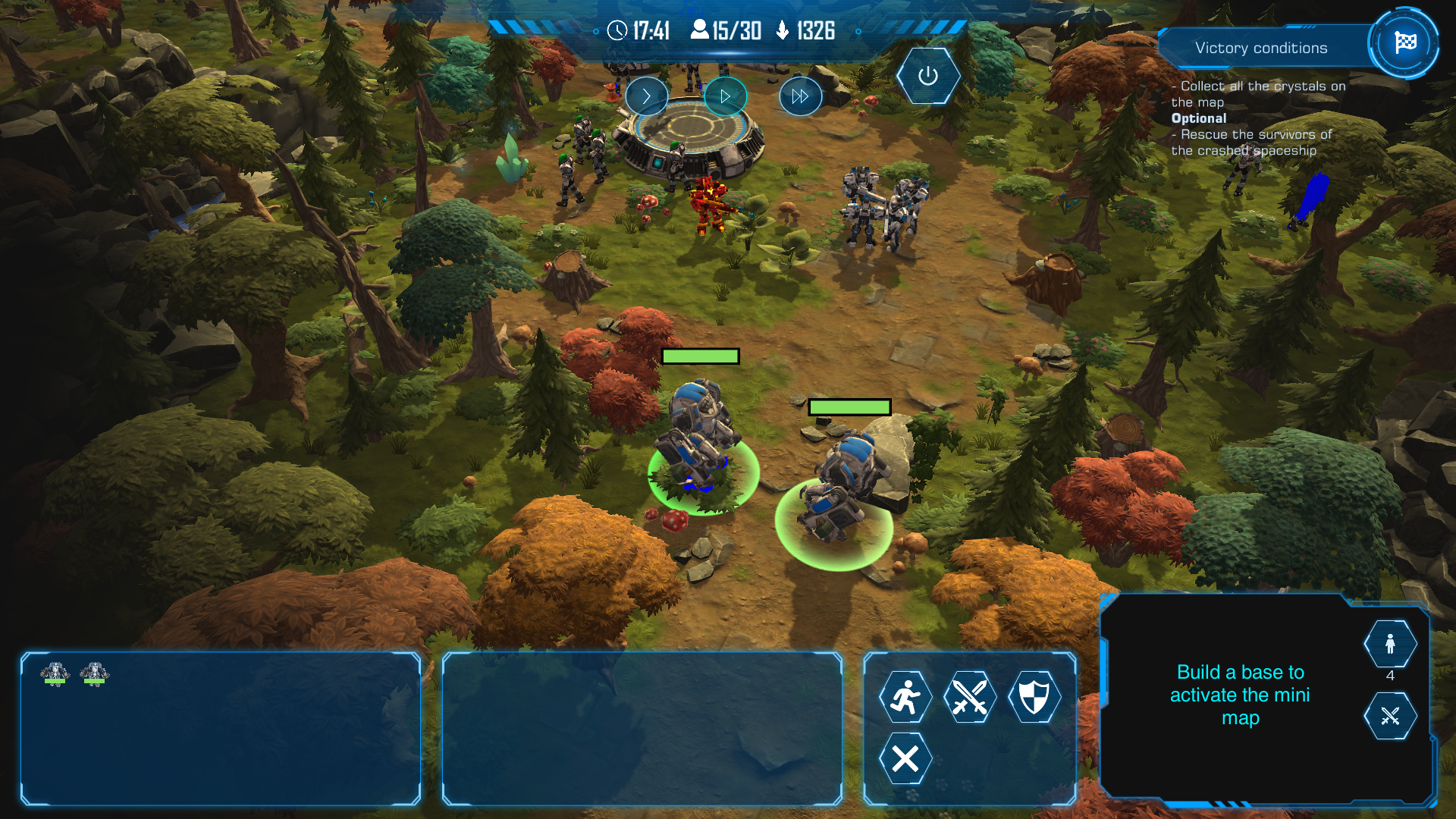This screenshot has width=1456, height=819.
Task: Set game speed to slow single-arrow
Action: pyautogui.click(x=646, y=96)
